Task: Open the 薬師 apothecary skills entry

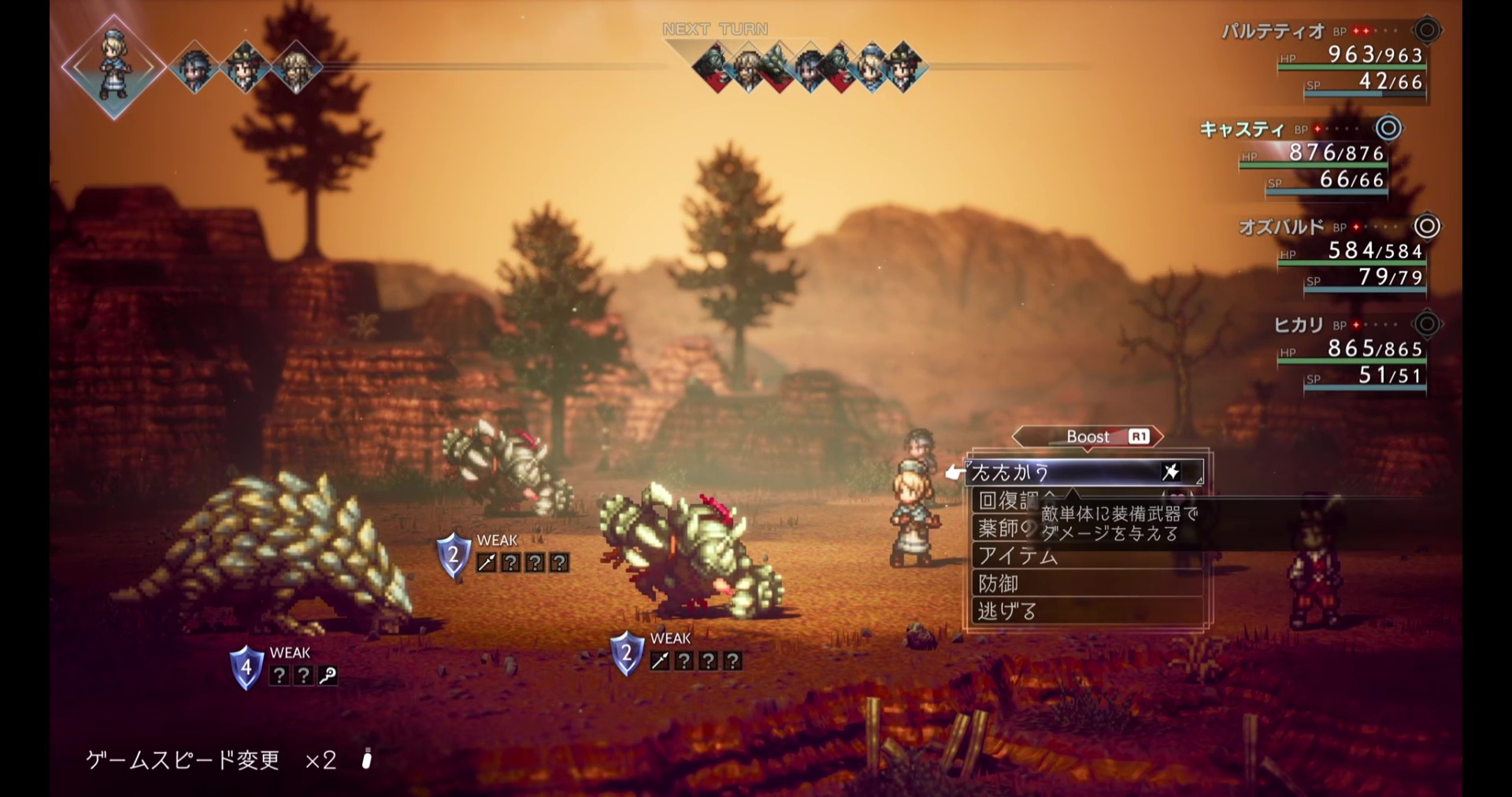Action: click(1002, 528)
